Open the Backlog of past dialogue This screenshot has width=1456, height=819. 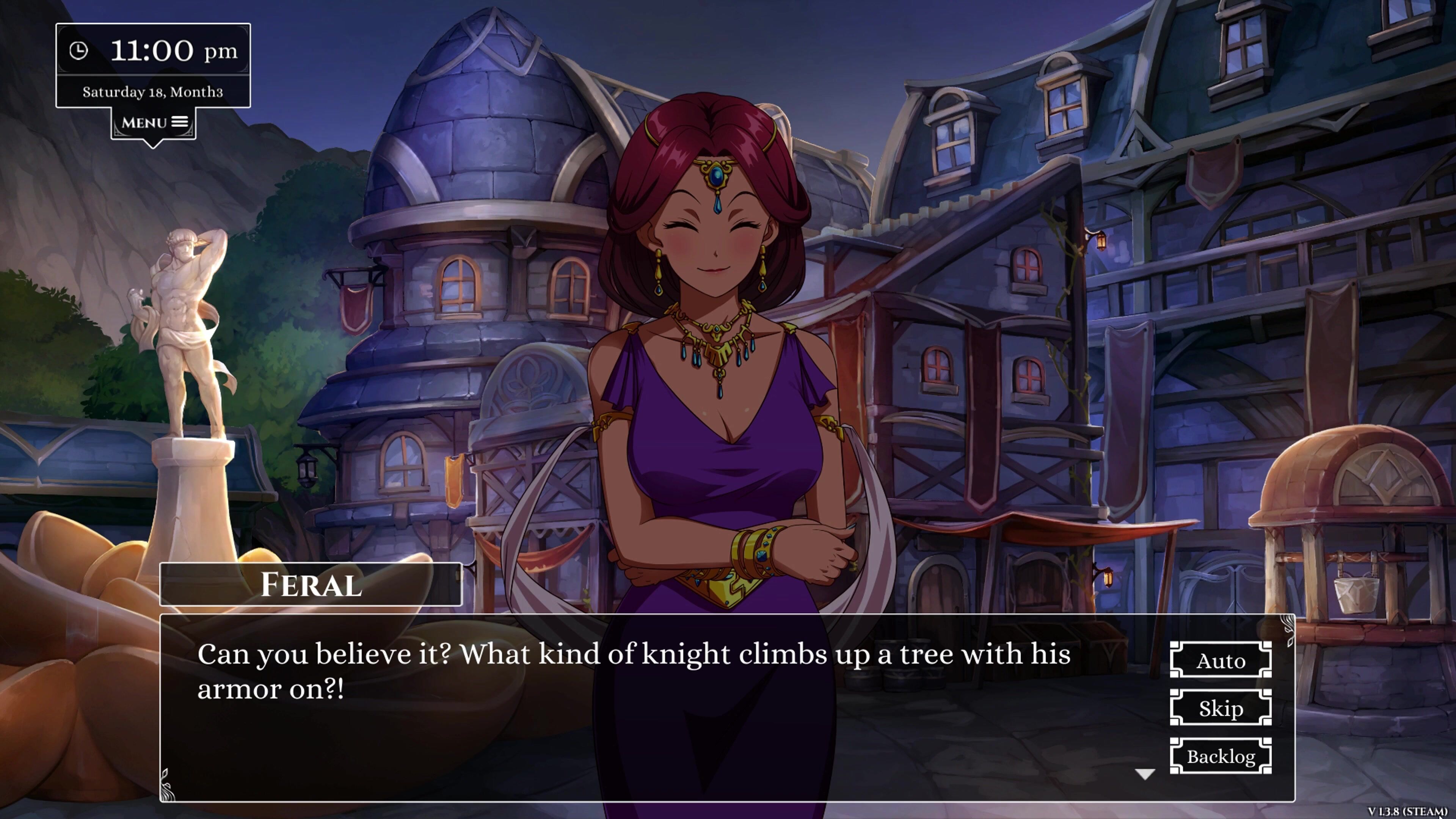tap(1220, 756)
